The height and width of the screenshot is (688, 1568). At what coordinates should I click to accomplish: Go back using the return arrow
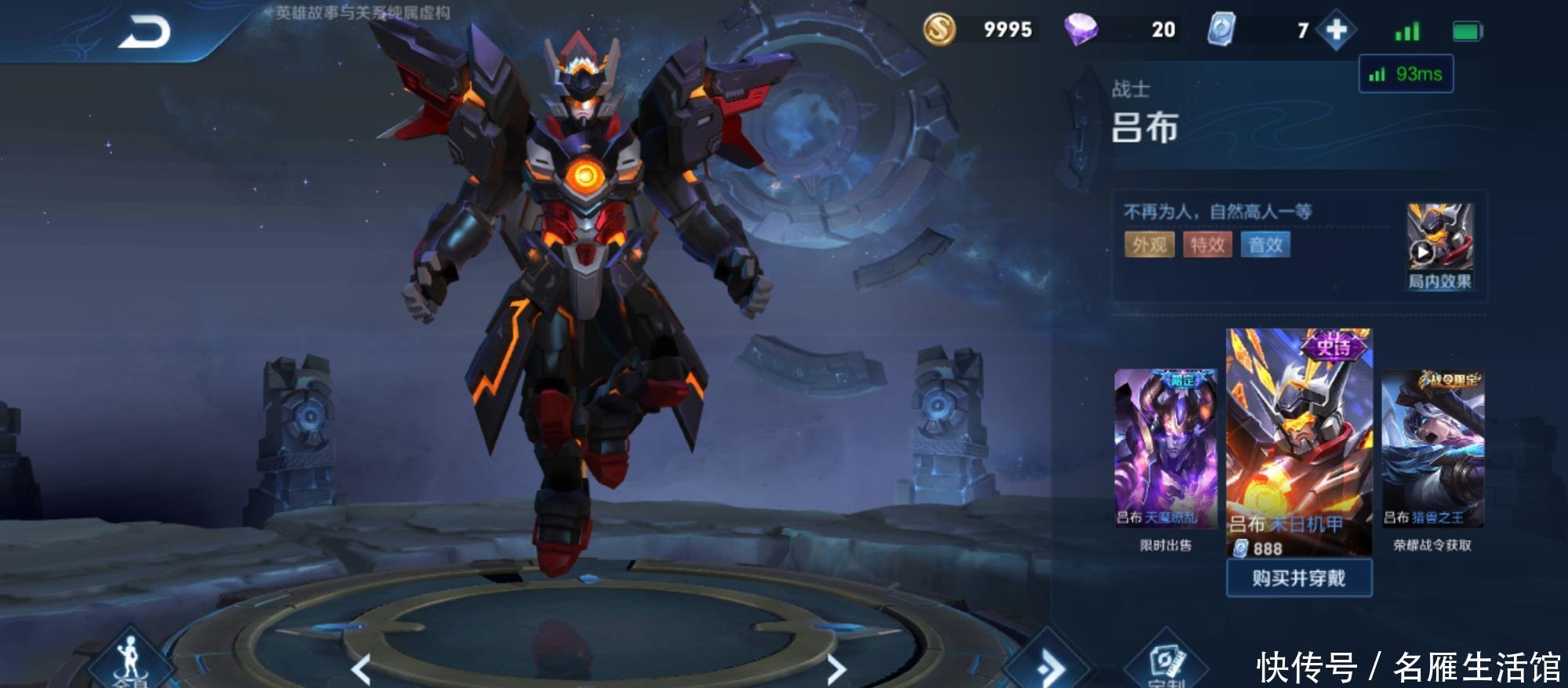[x=144, y=34]
